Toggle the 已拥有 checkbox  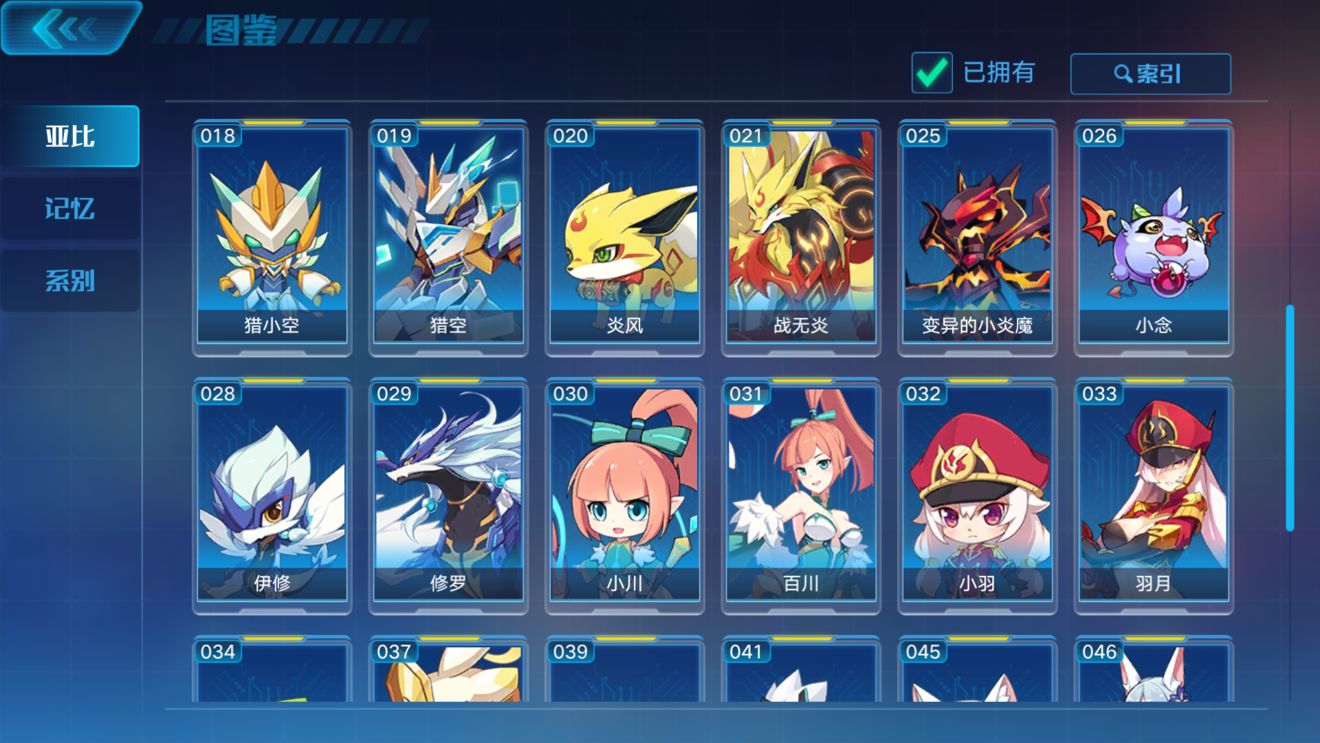point(932,73)
